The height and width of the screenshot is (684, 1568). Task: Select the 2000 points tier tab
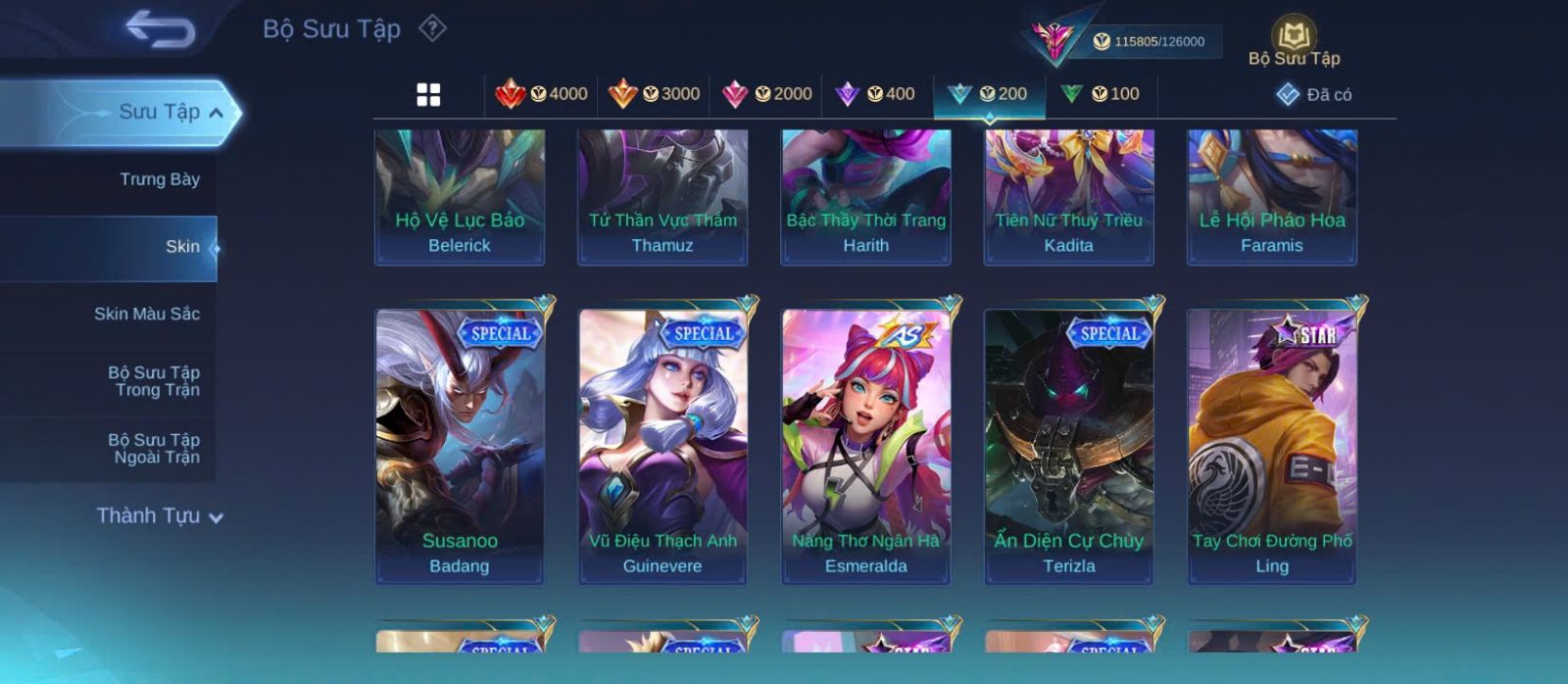pos(767,94)
